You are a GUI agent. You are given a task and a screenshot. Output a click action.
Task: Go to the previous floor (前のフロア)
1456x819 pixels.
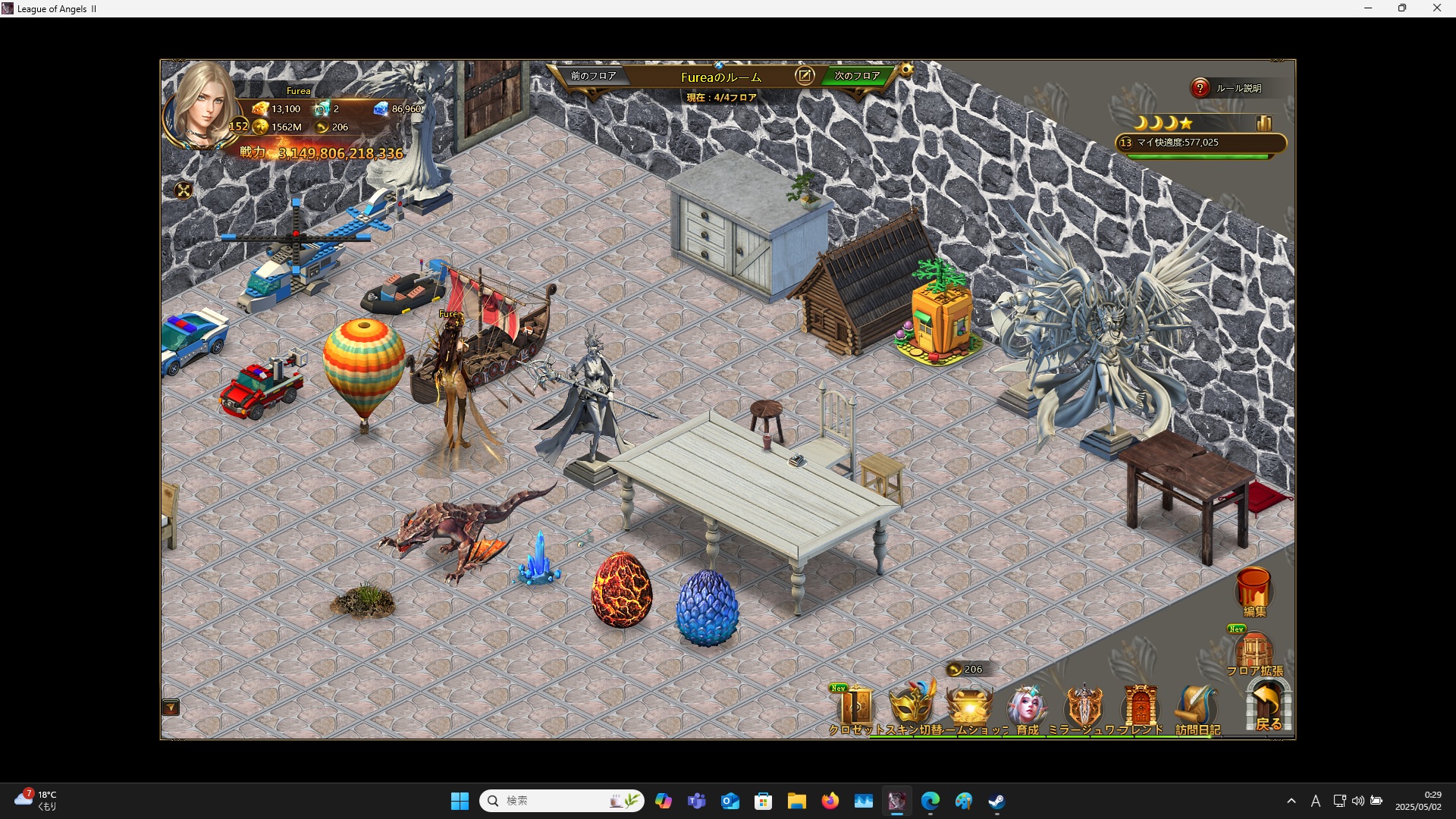click(x=593, y=76)
